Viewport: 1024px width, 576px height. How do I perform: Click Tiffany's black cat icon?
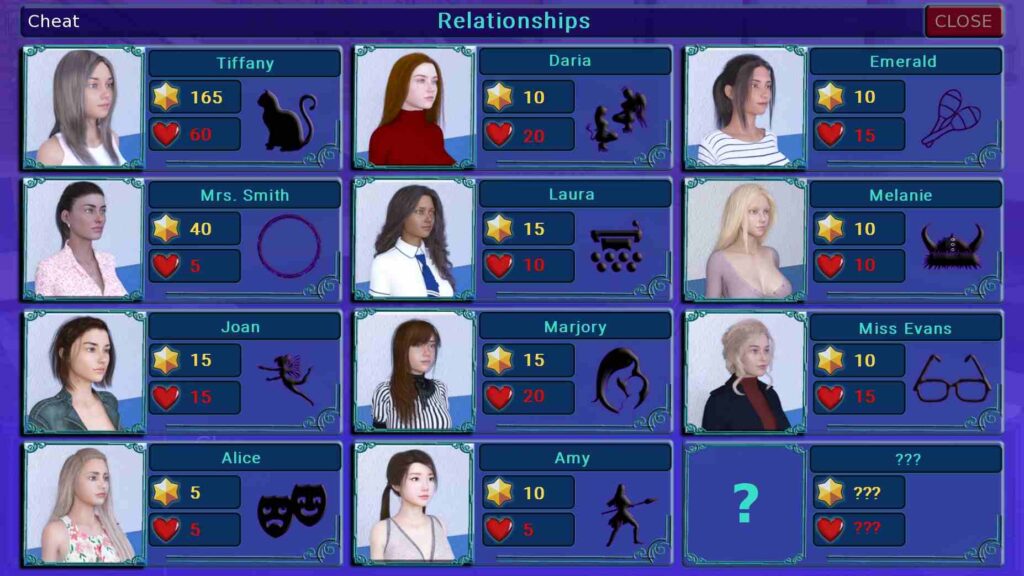pyautogui.click(x=286, y=120)
